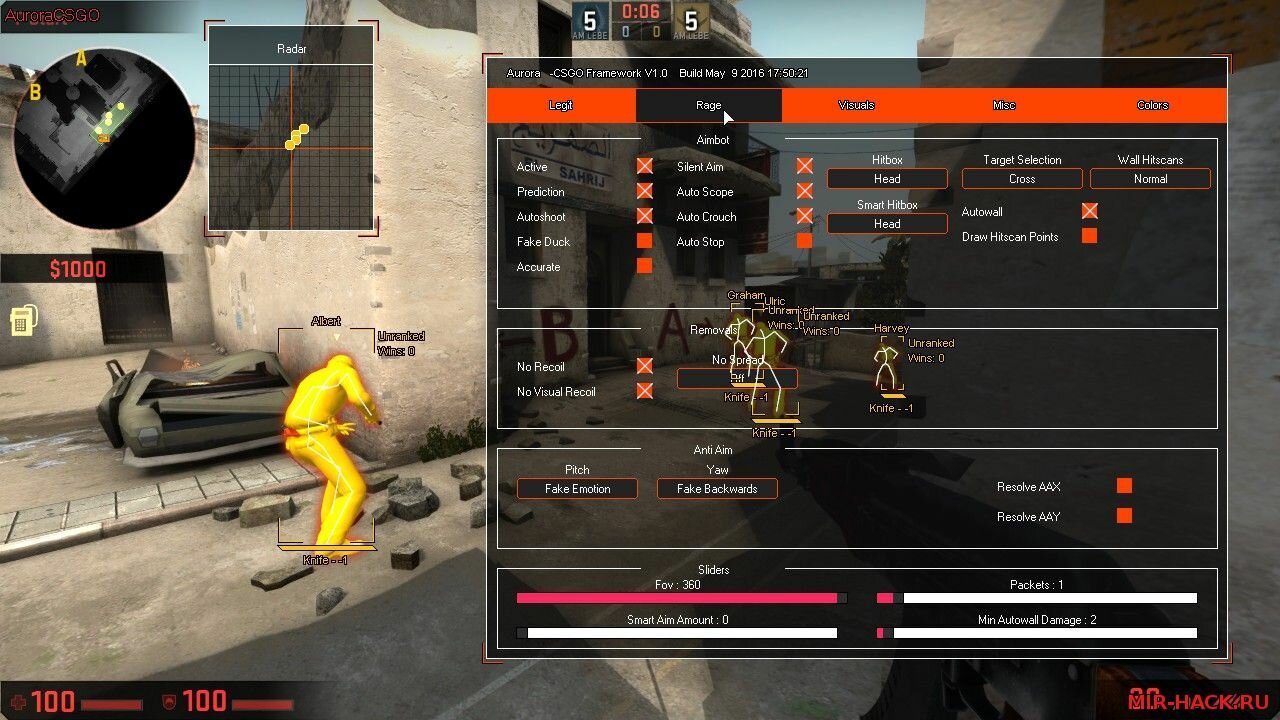Open the Wall Hitscans Normal dropdown
The width and height of the screenshot is (1280, 720).
tap(1150, 179)
